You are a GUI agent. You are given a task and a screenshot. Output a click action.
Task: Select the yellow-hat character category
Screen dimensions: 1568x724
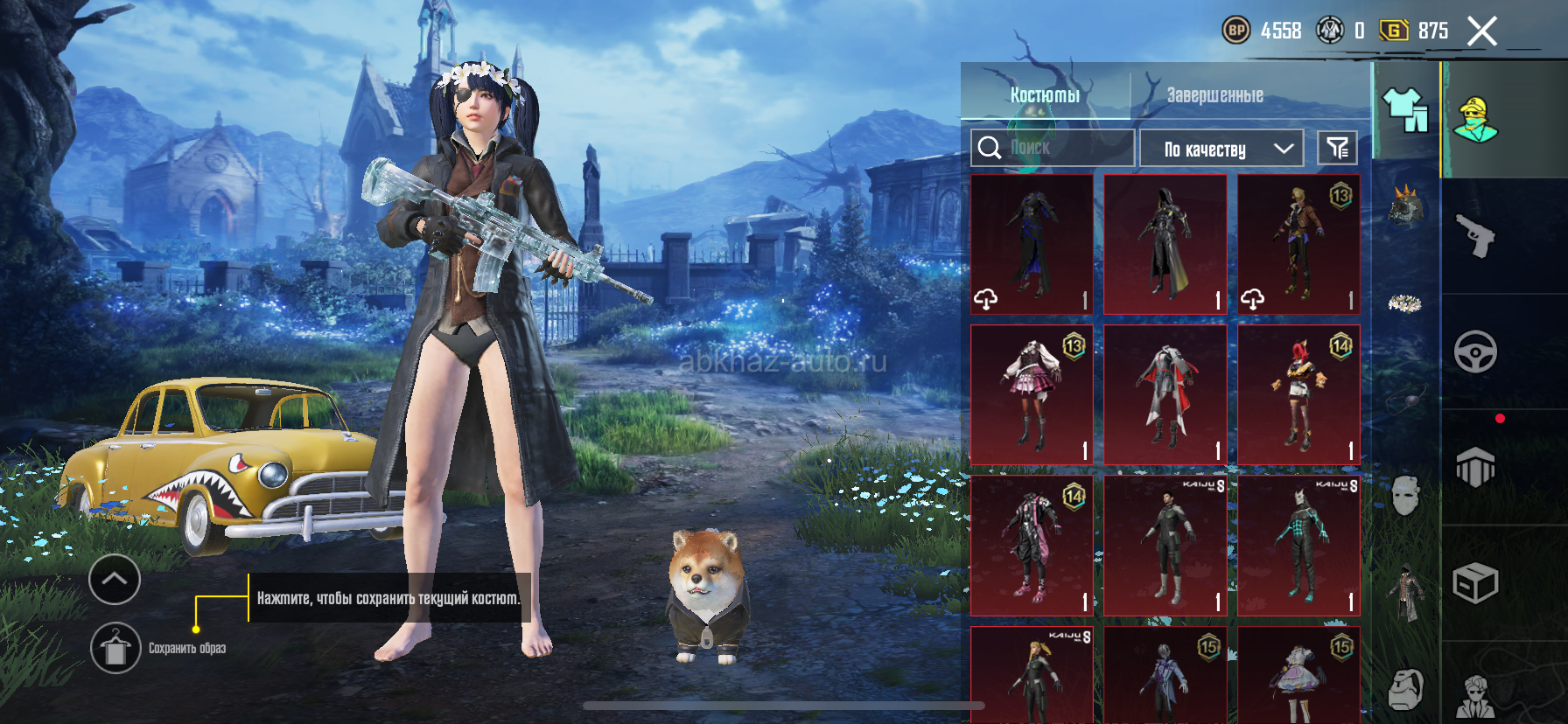click(1475, 120)
